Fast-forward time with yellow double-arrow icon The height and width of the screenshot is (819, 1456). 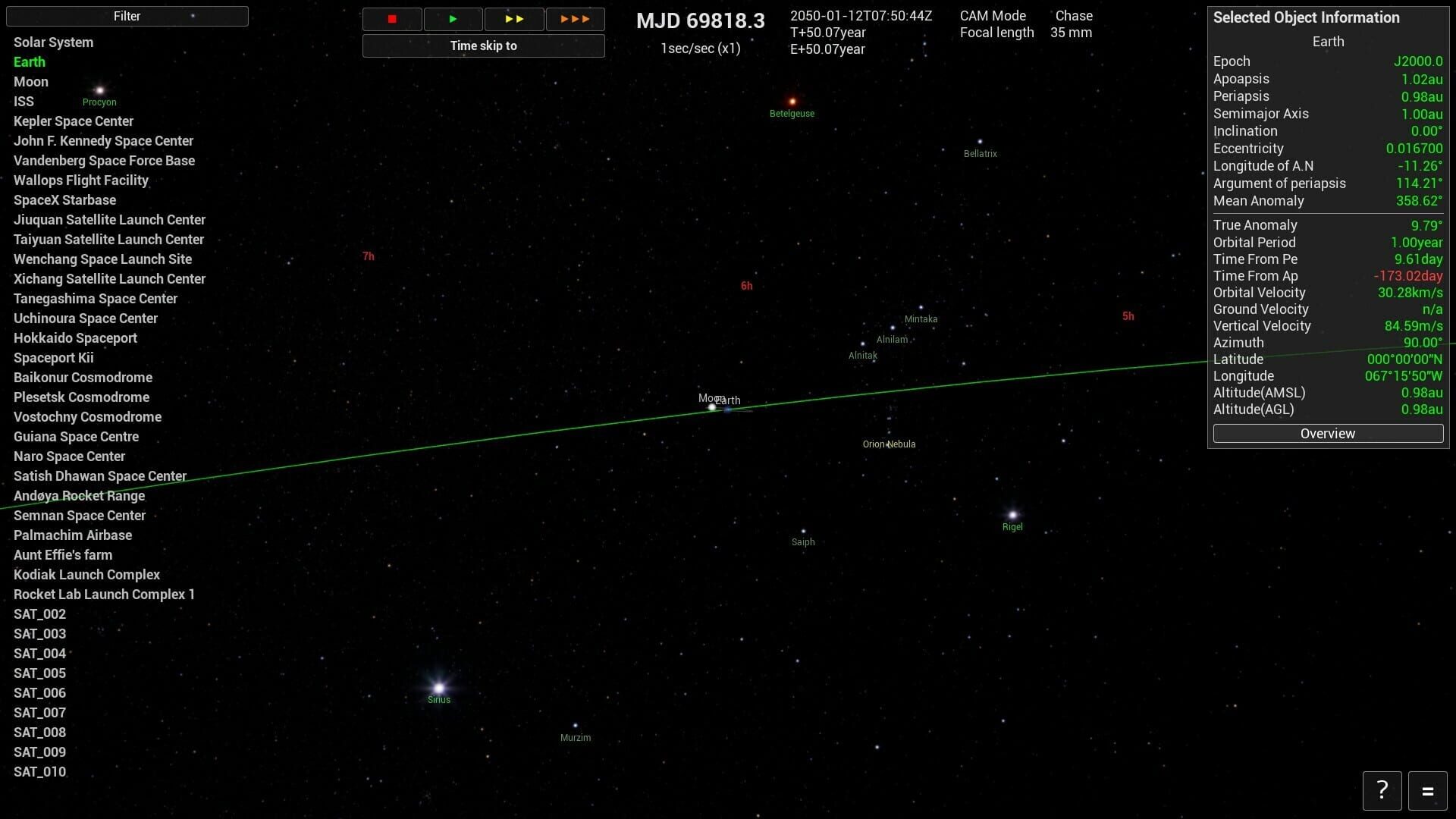point(514,19)
